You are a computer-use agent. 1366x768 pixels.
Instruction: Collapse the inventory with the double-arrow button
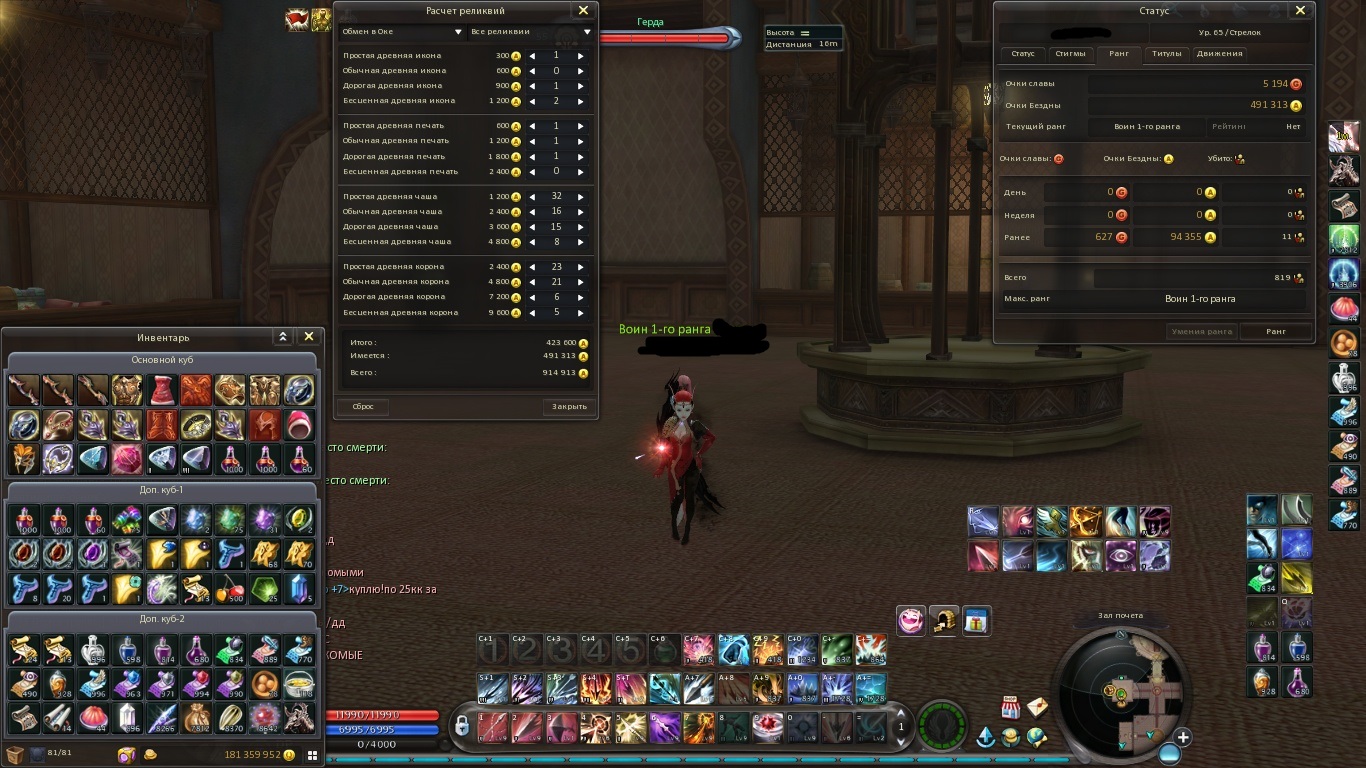[x=283, y=337]
